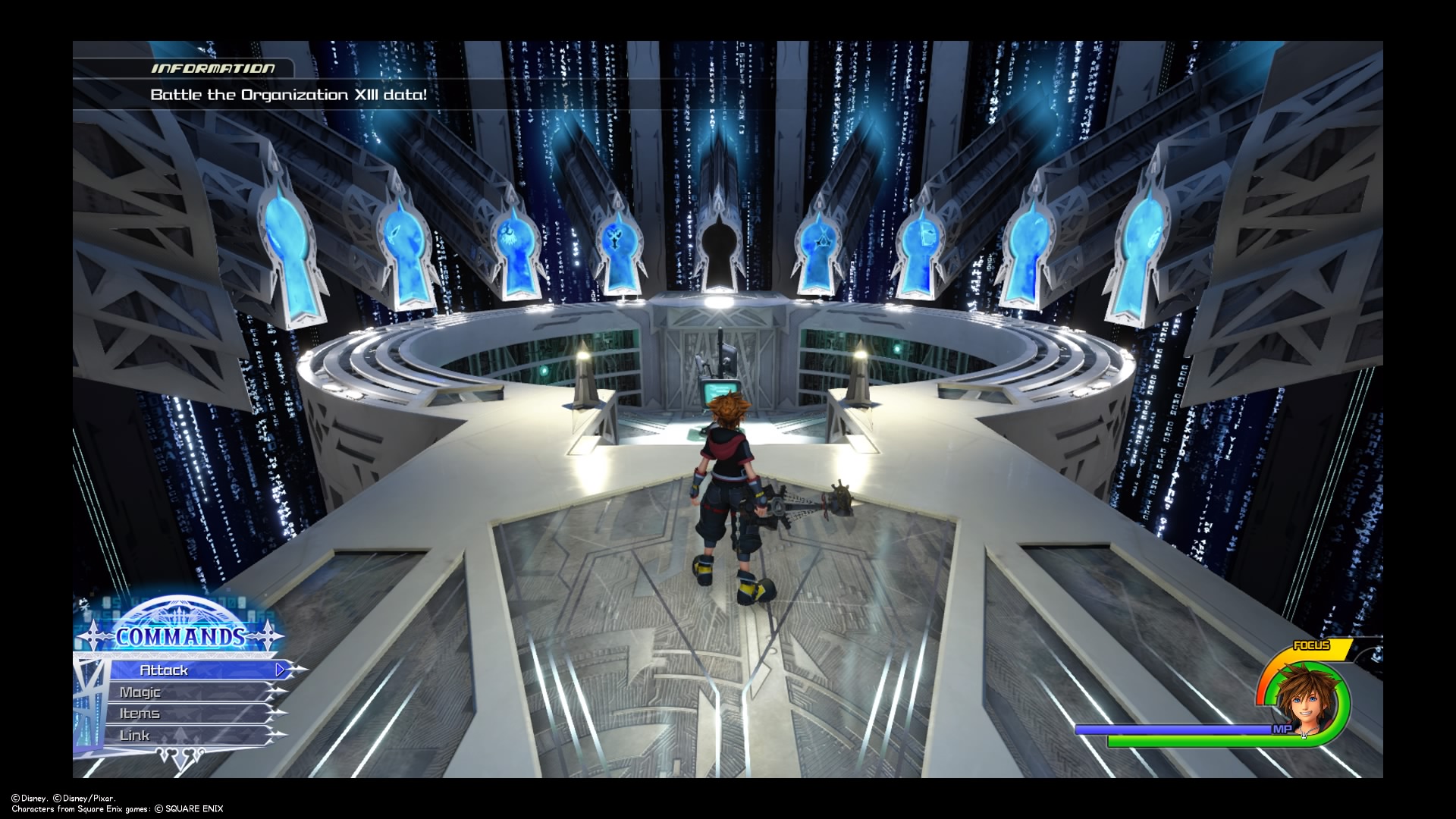Click the Information objective banner

click(288, 95)
